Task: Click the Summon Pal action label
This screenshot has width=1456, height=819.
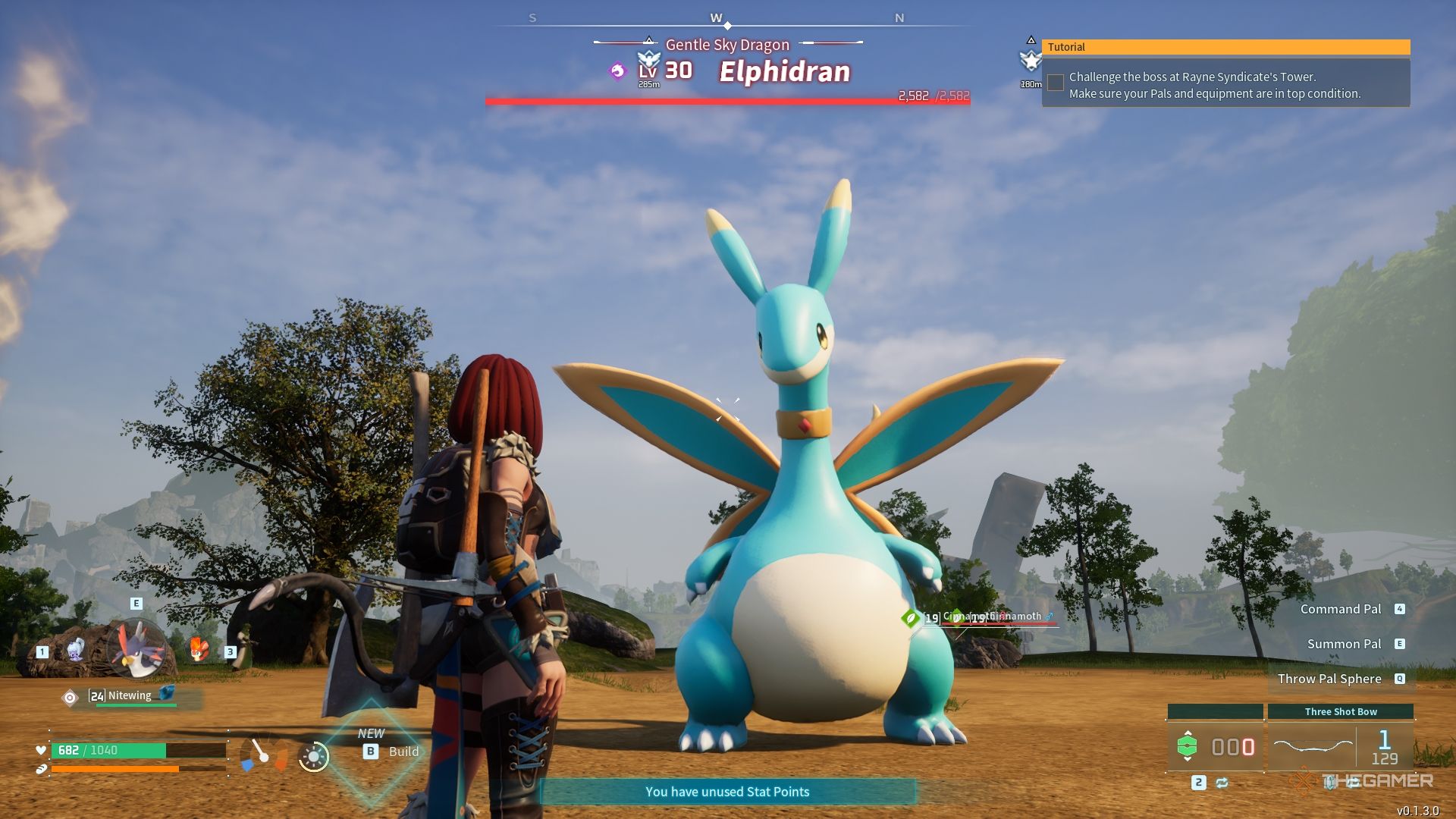Action: point(1344,644)
